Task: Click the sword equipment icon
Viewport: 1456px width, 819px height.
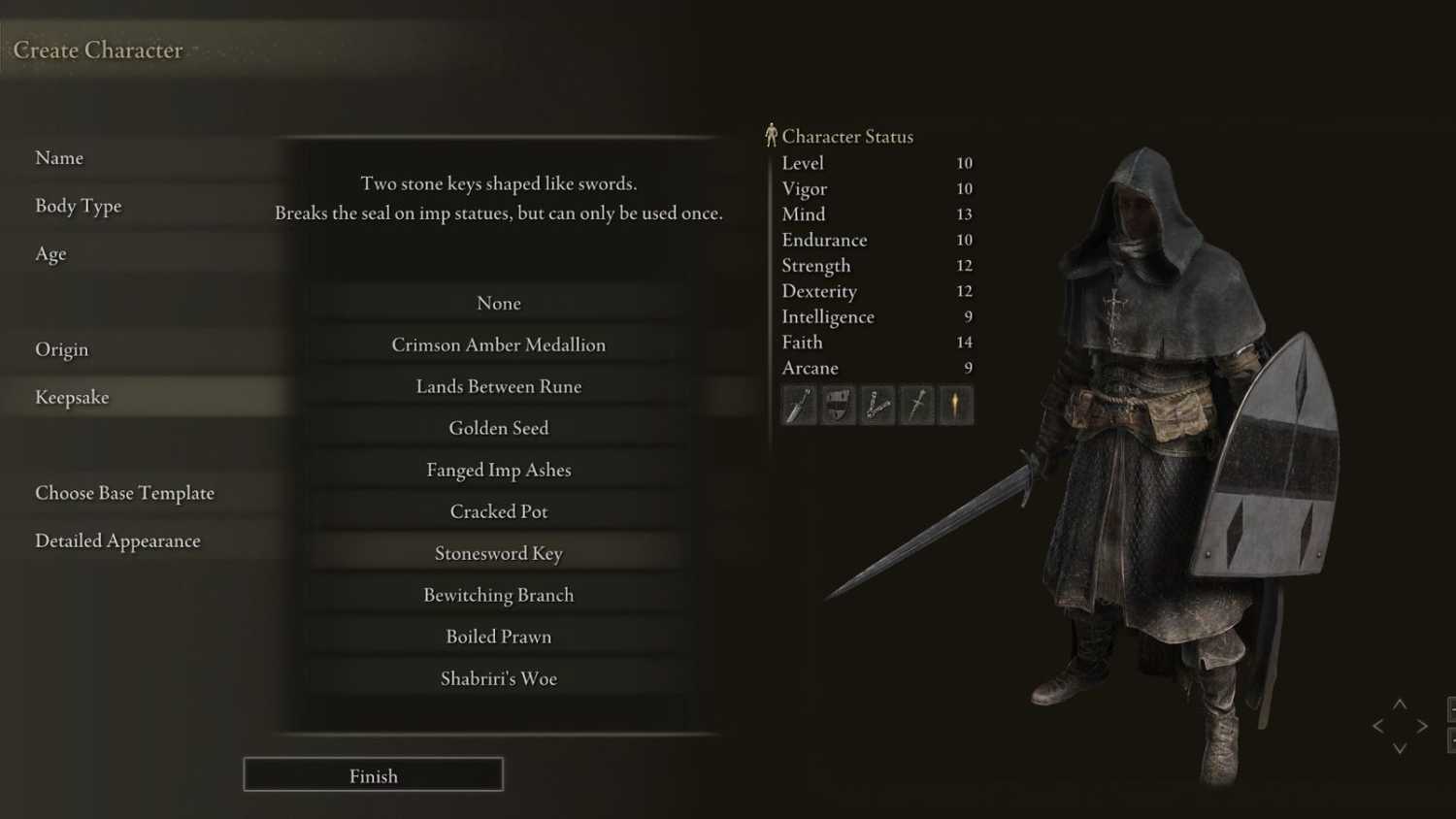Action: [x=914, y=405]
